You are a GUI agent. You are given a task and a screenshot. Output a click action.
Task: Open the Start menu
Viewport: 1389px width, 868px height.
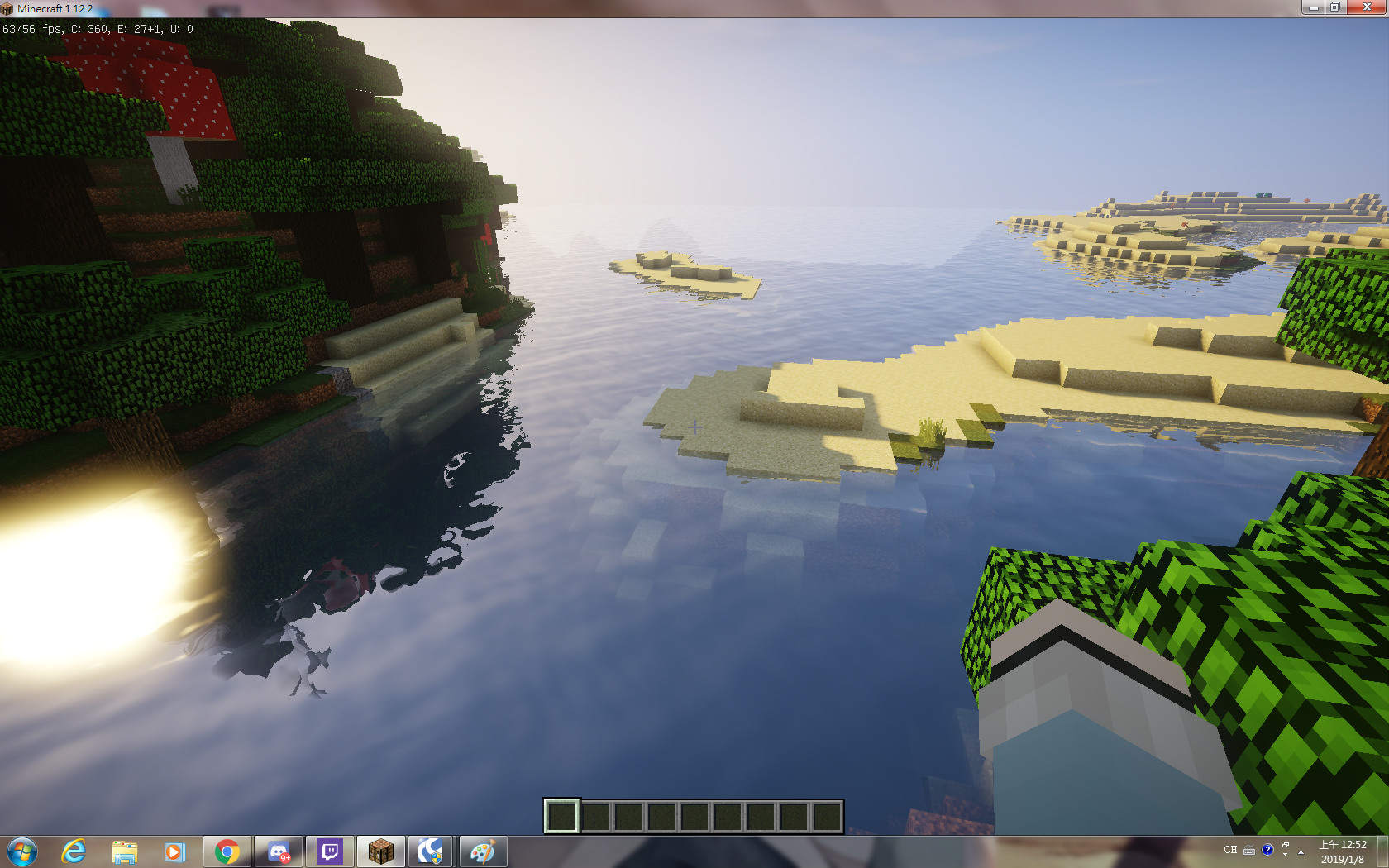tap(21, 850)
